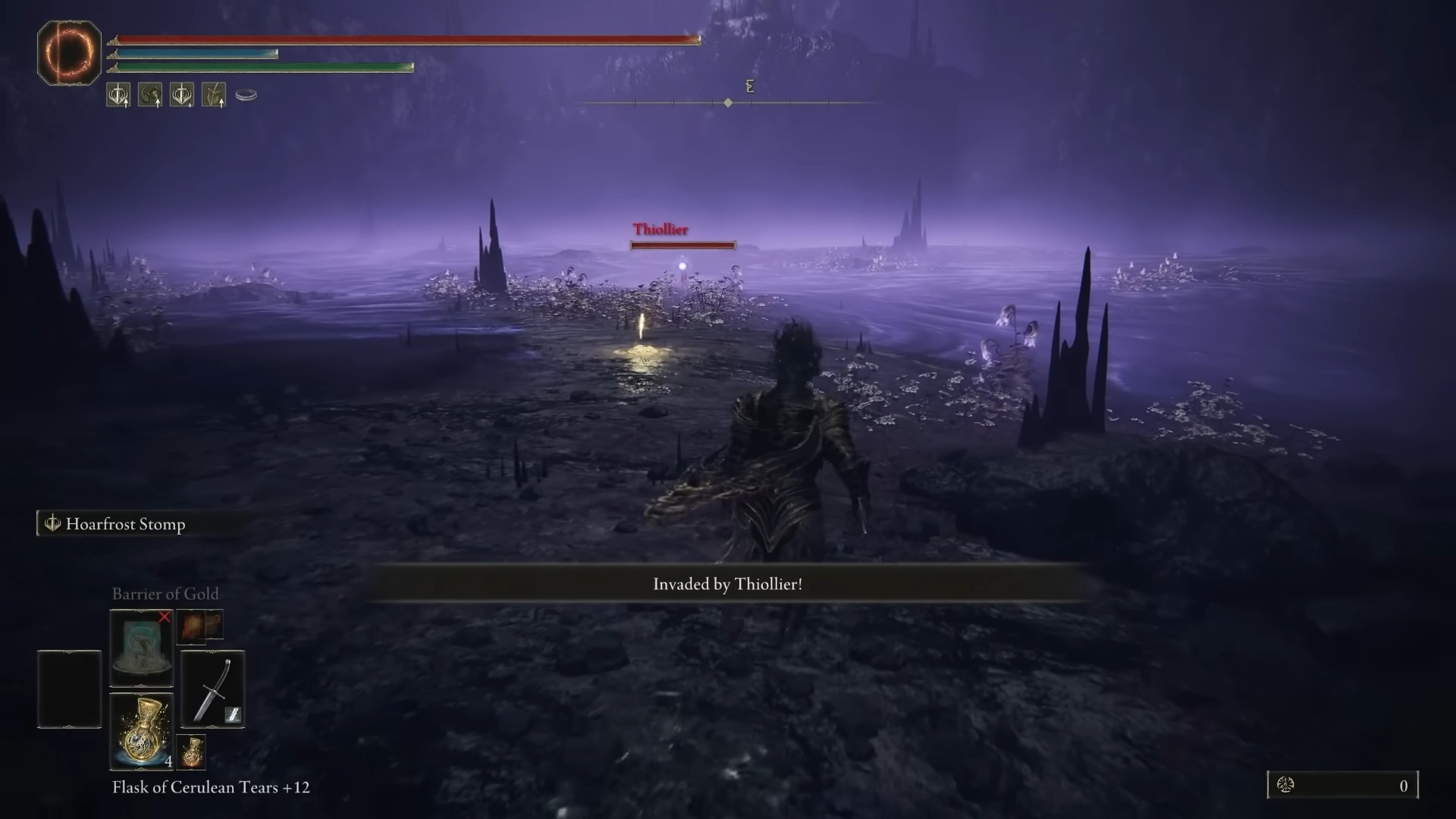
Task: Click the silver ring status icon
Action: [x=246, y=95]
